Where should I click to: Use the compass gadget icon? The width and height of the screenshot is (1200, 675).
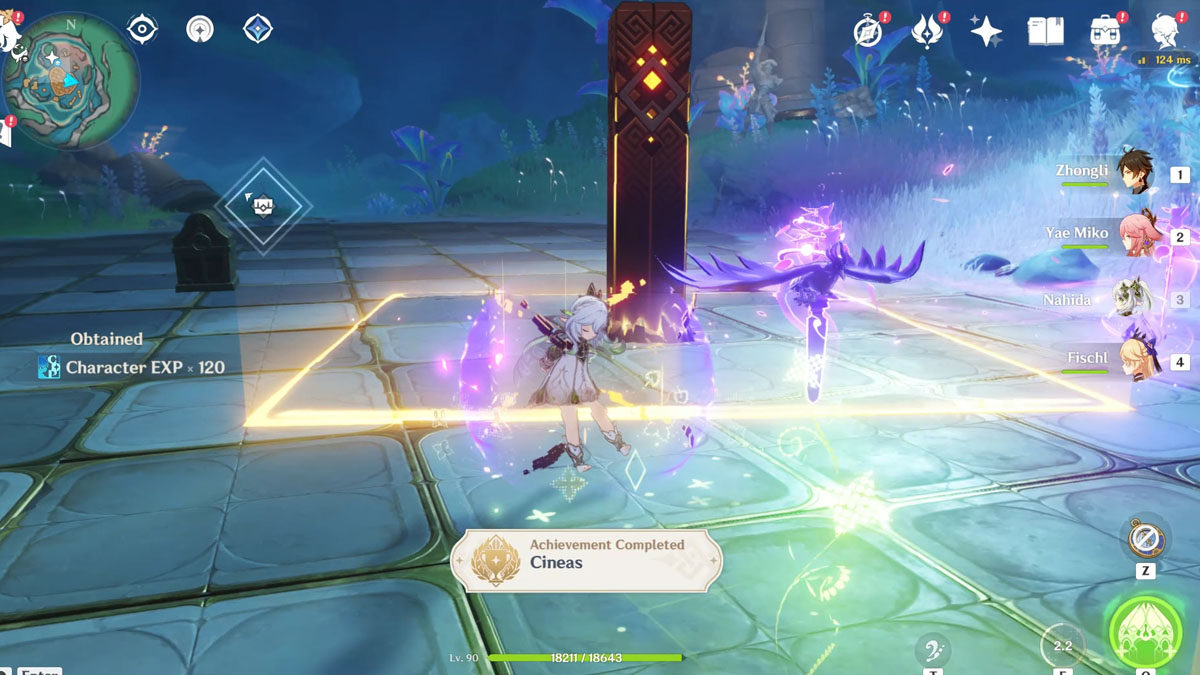tap(1145, 539)
